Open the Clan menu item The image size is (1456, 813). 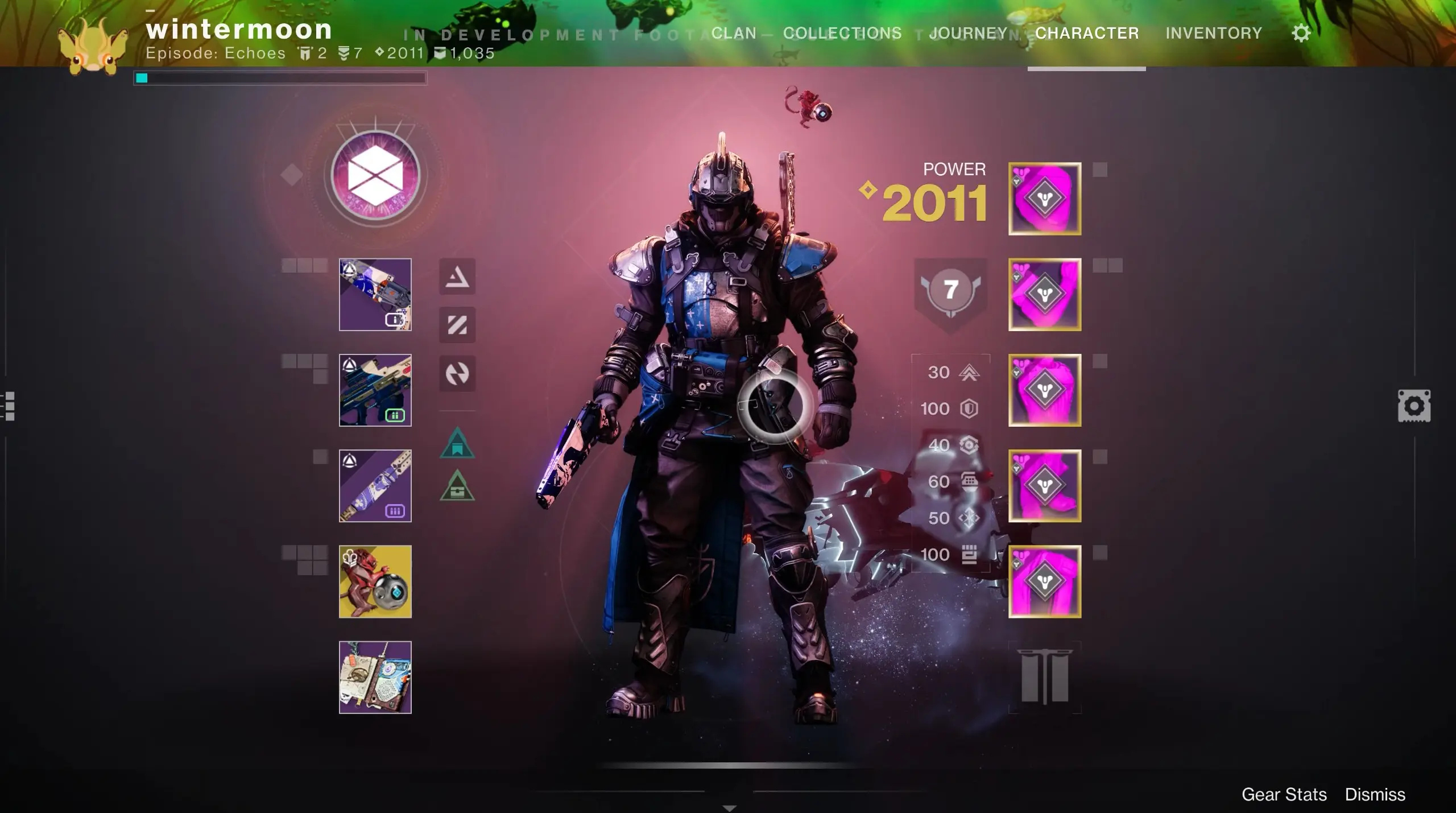tap(735, 32)
